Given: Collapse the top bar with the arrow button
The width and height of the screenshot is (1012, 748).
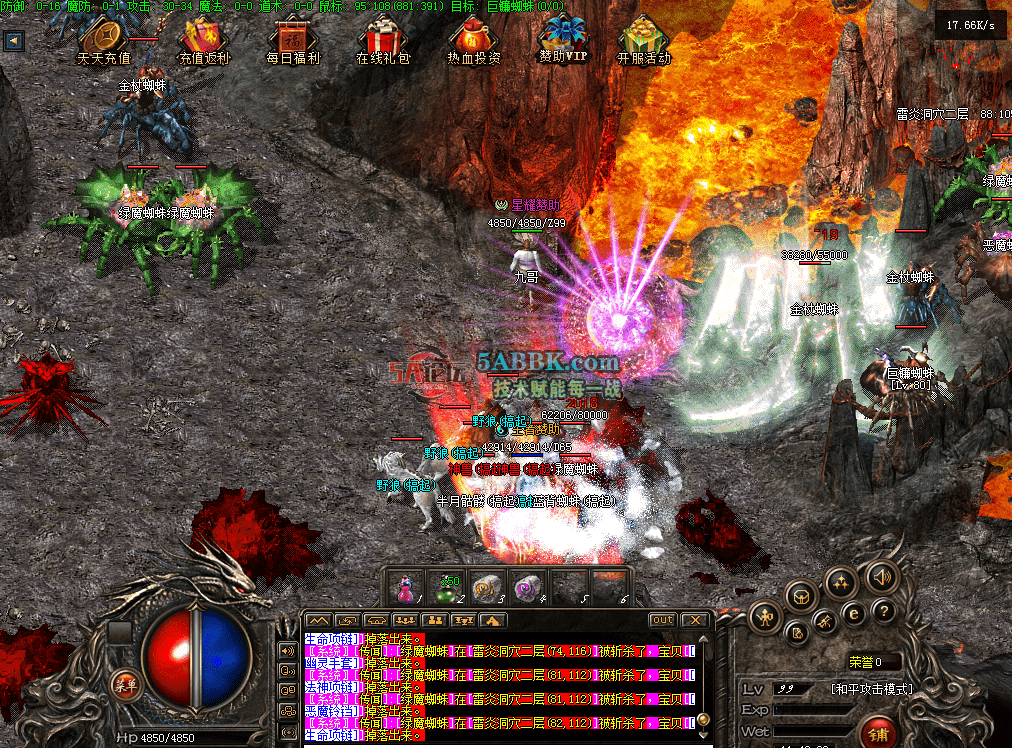Looking at the screenshot, I should [x=14, y=41].
